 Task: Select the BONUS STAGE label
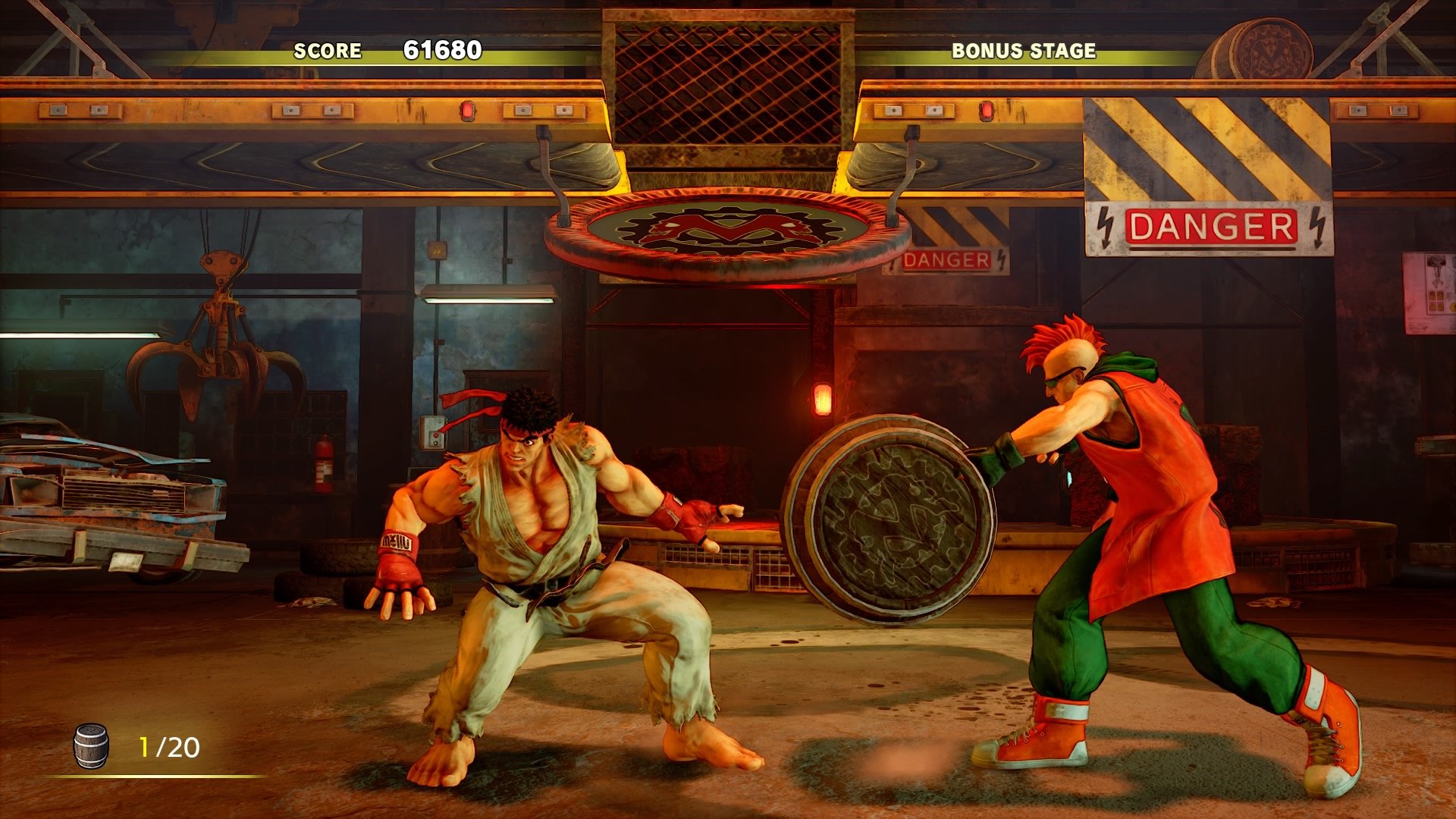point(1022,52)
